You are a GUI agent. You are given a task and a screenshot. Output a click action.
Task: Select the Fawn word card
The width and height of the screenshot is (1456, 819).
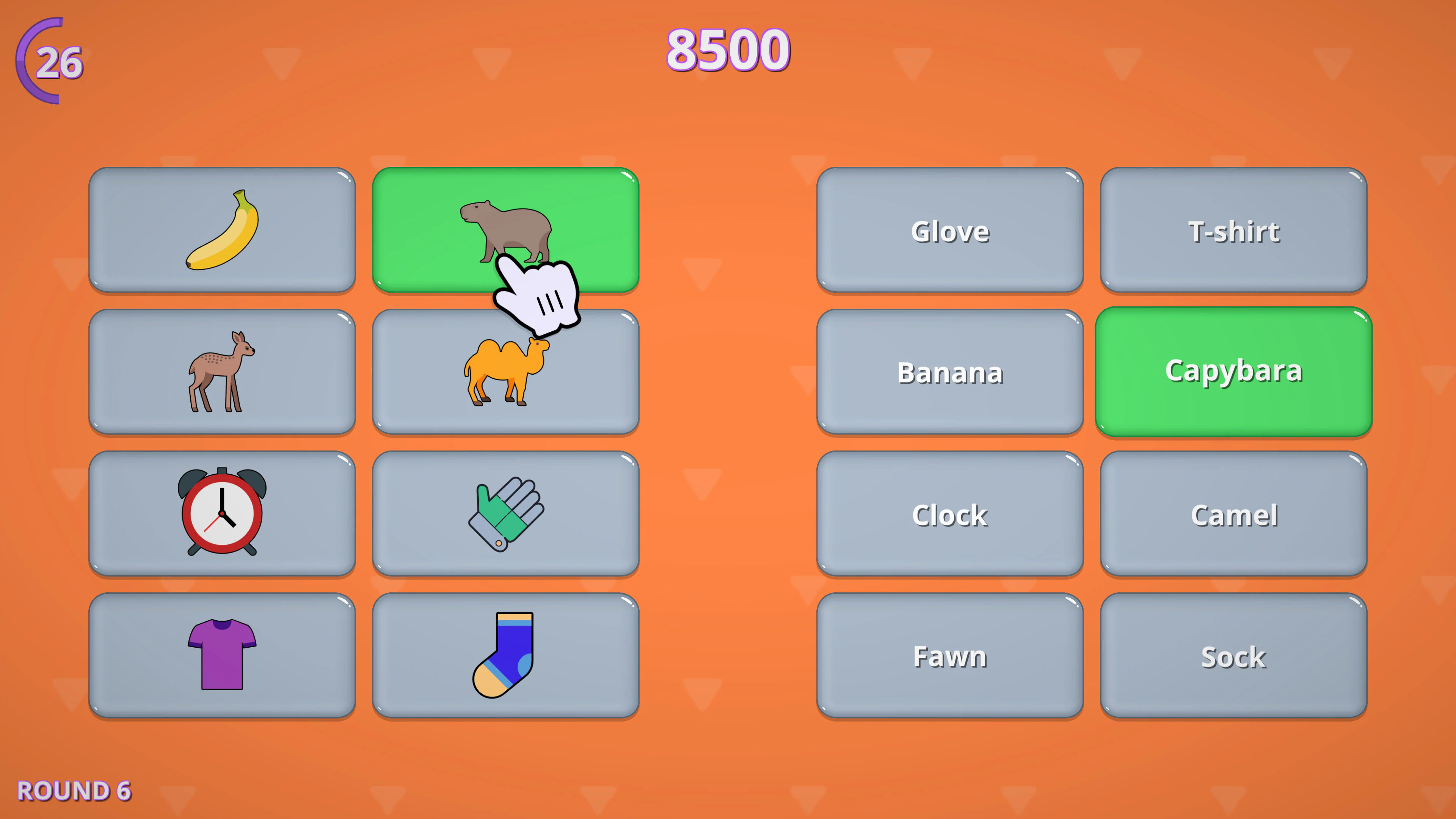point(949,656)
